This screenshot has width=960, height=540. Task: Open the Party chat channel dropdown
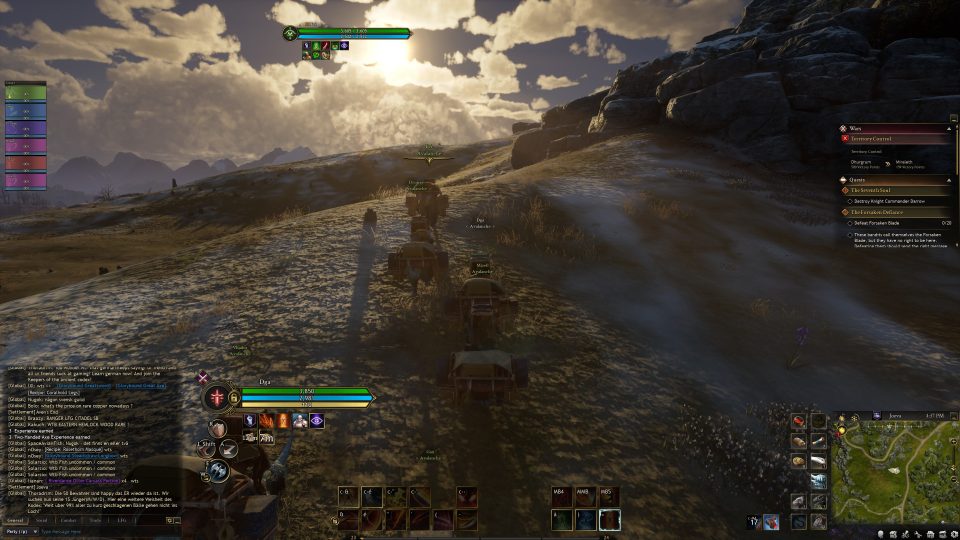(19, 532)
